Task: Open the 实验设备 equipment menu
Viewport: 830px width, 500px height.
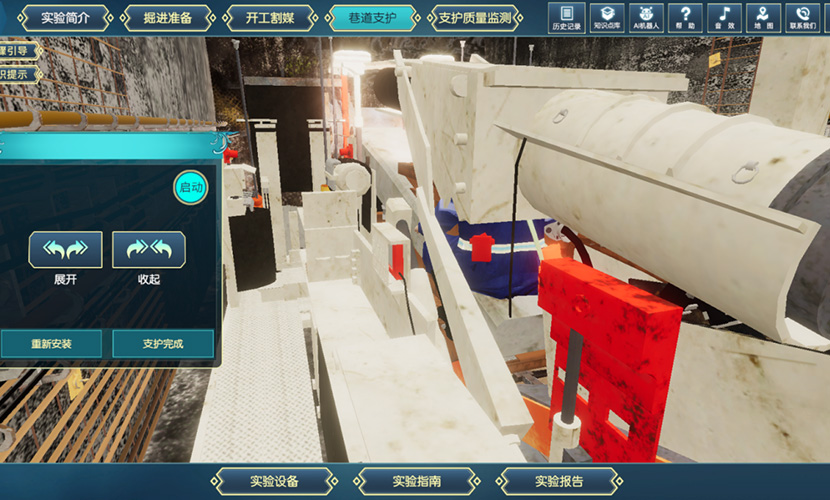Action: pyautogui.click(x=275, y=480)
